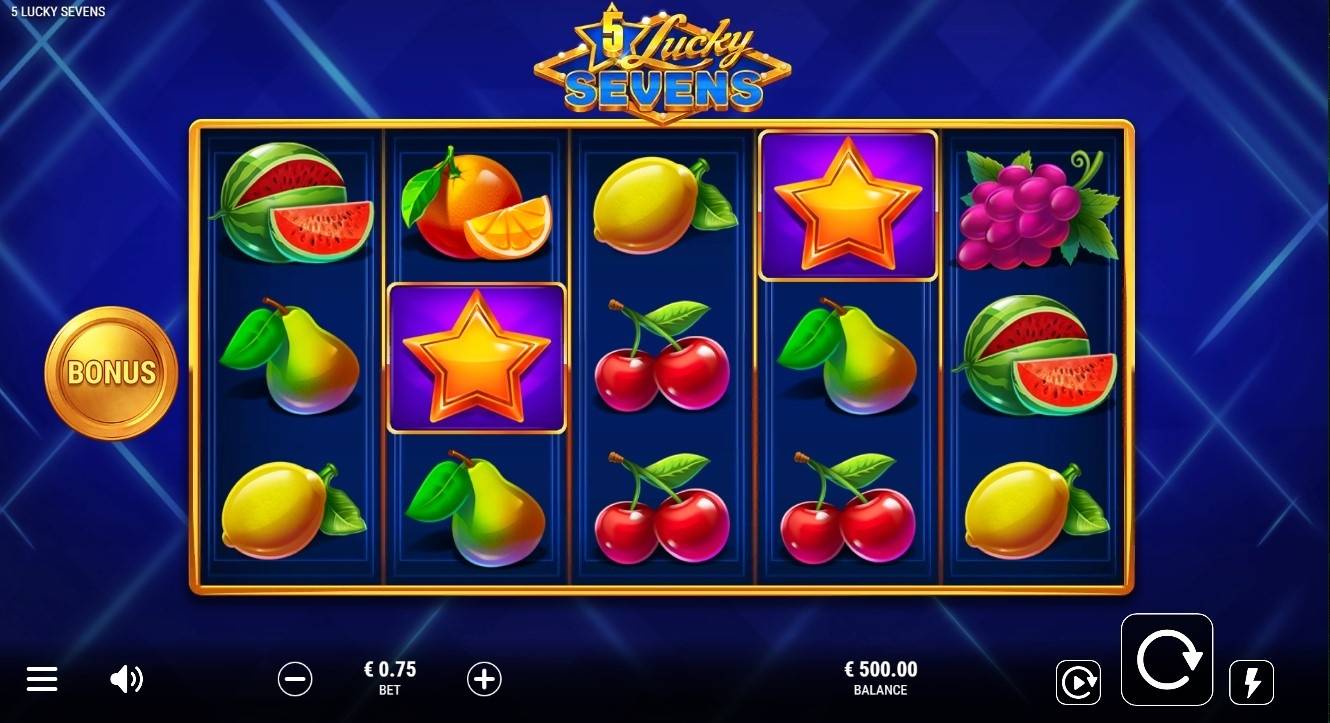Click the BET amount display

coord(390,678)
